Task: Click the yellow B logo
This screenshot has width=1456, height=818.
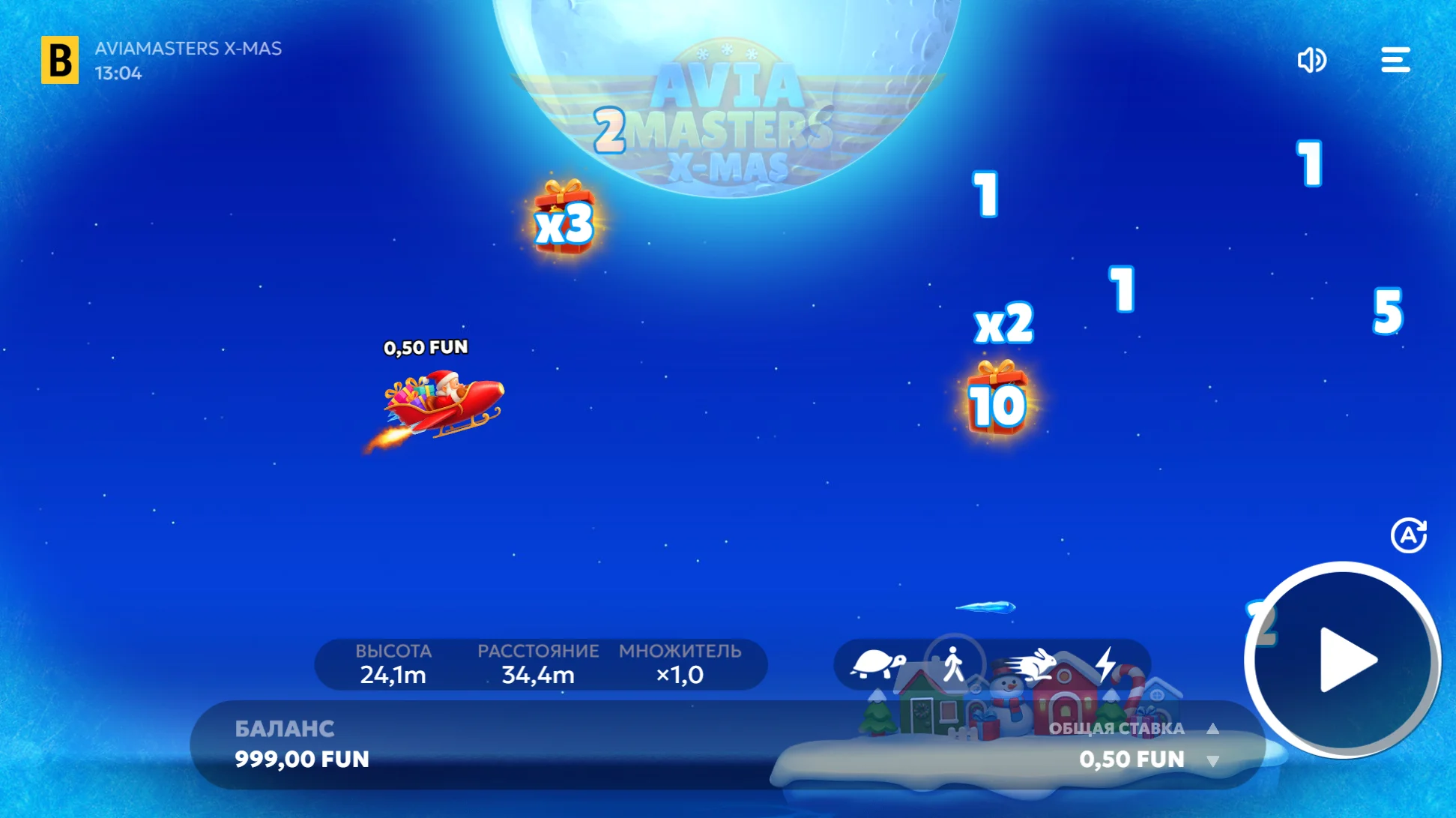Action: tap(58, 60)
